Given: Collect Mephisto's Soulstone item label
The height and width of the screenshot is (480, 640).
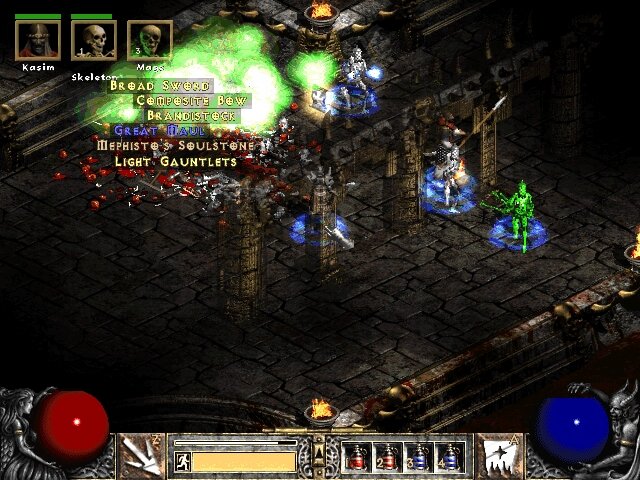Looking at the screenshot, I should pos(178,145).
